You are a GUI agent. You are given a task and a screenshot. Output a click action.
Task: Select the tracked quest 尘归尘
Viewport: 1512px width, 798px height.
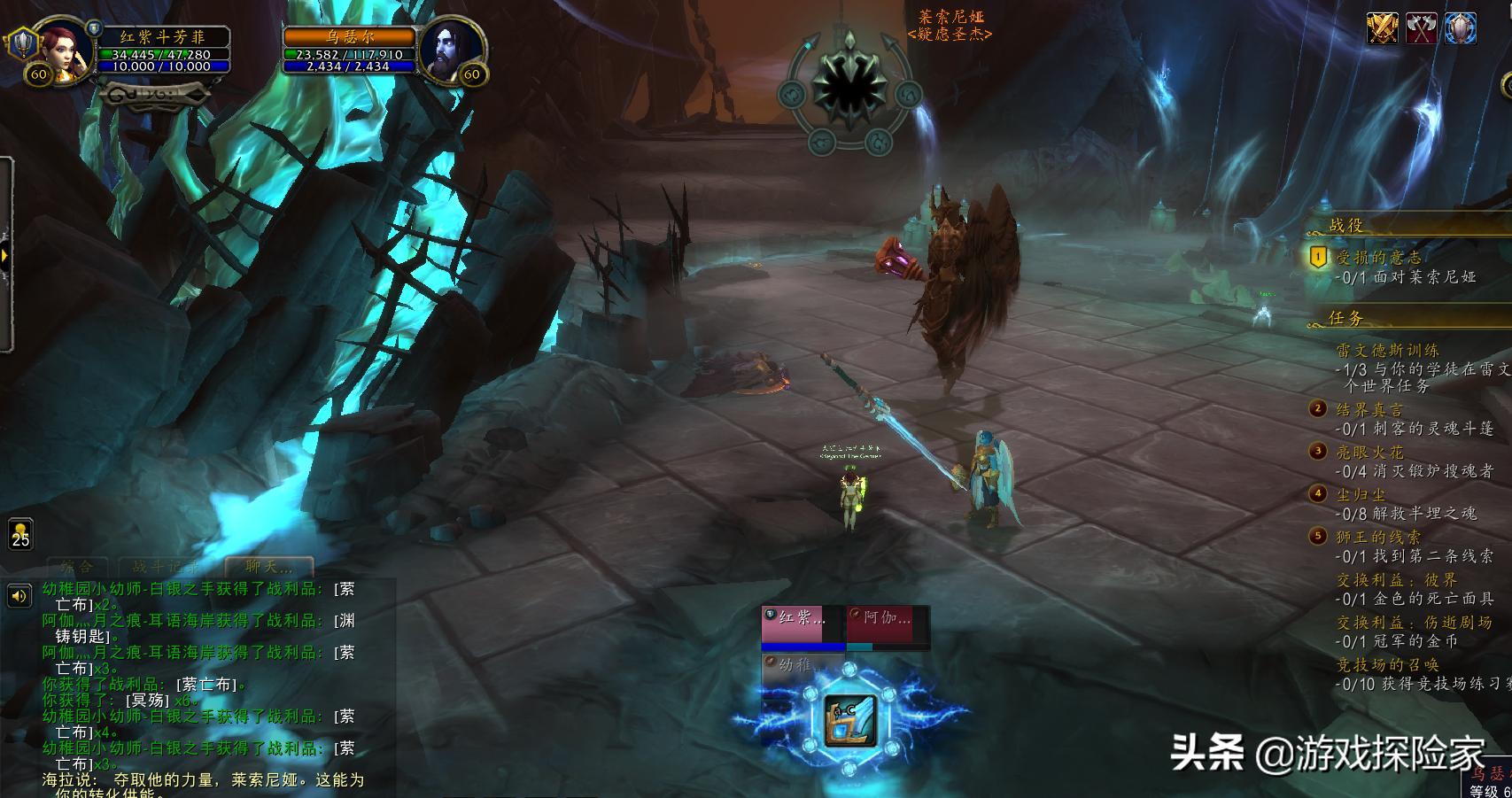click(x=1361, y=495)
